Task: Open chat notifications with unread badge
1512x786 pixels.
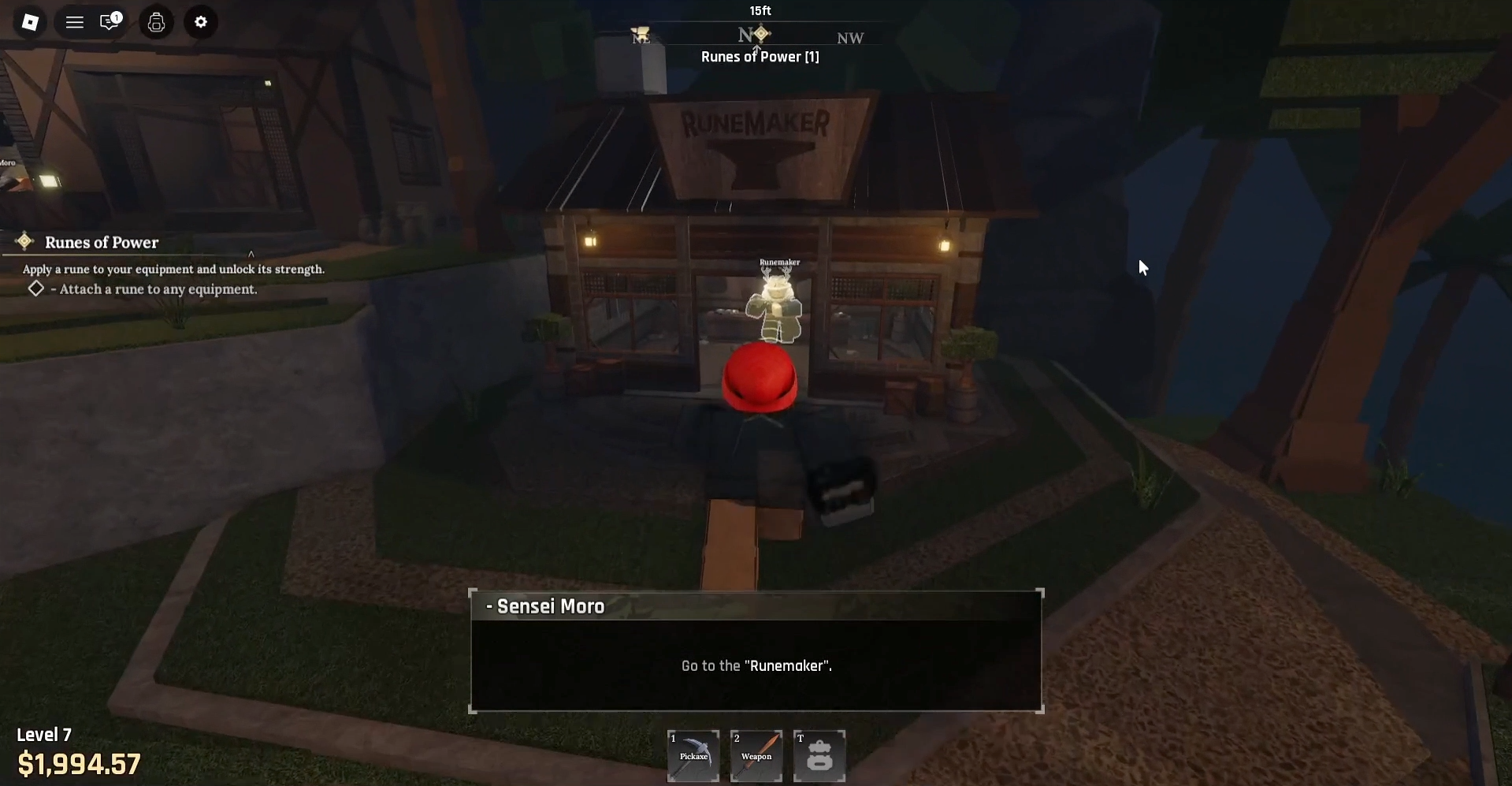Action: click(108, 22)
